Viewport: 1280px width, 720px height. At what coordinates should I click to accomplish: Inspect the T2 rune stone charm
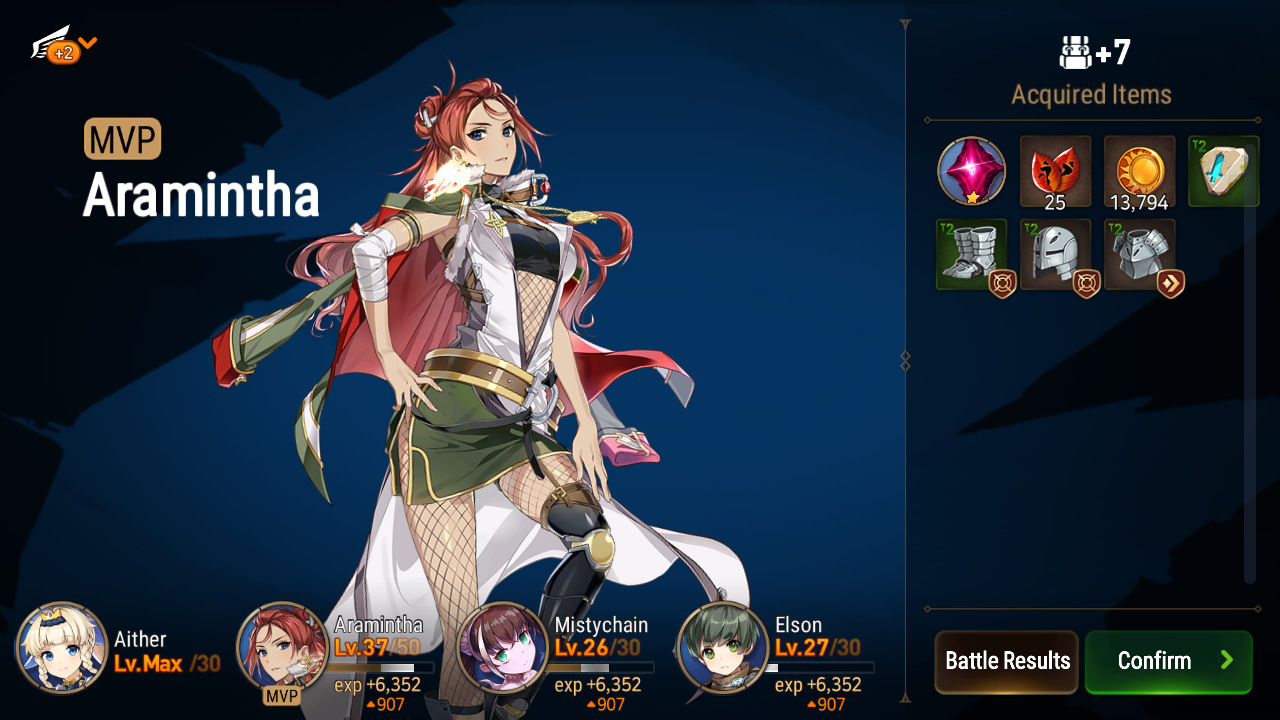tap(1223, 171)
